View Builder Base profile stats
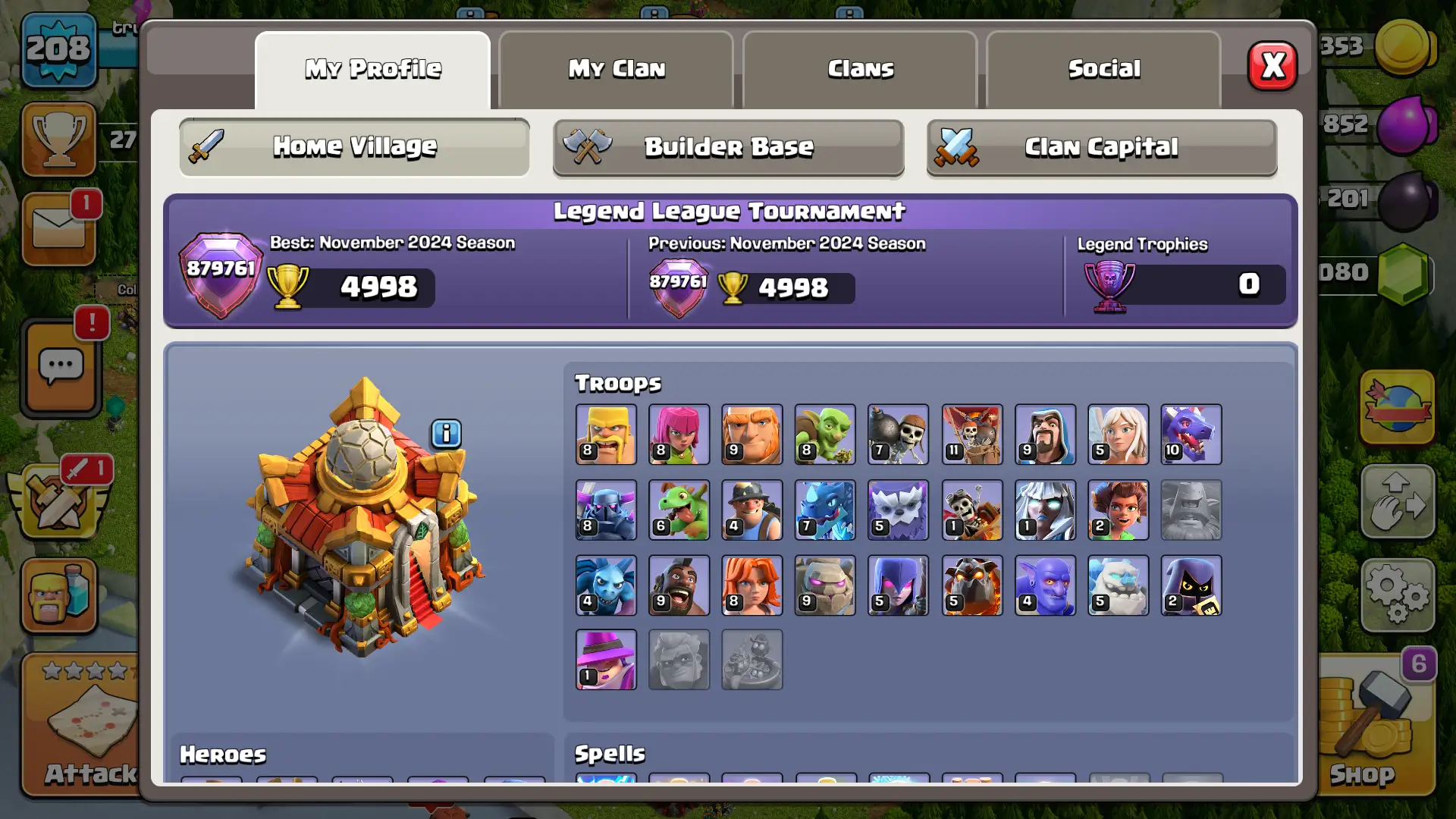The width and height of the screenshot is (1456, 819). [728, 147]
